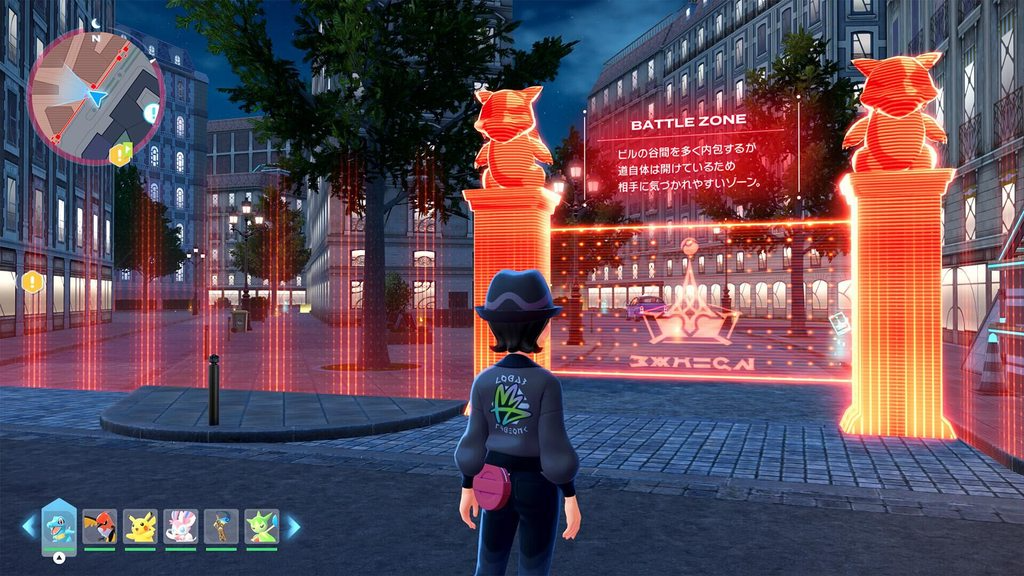Screen dimensions: 1024x576
Task: Click the player arrow on the minimap
Action: coord(97,96)
